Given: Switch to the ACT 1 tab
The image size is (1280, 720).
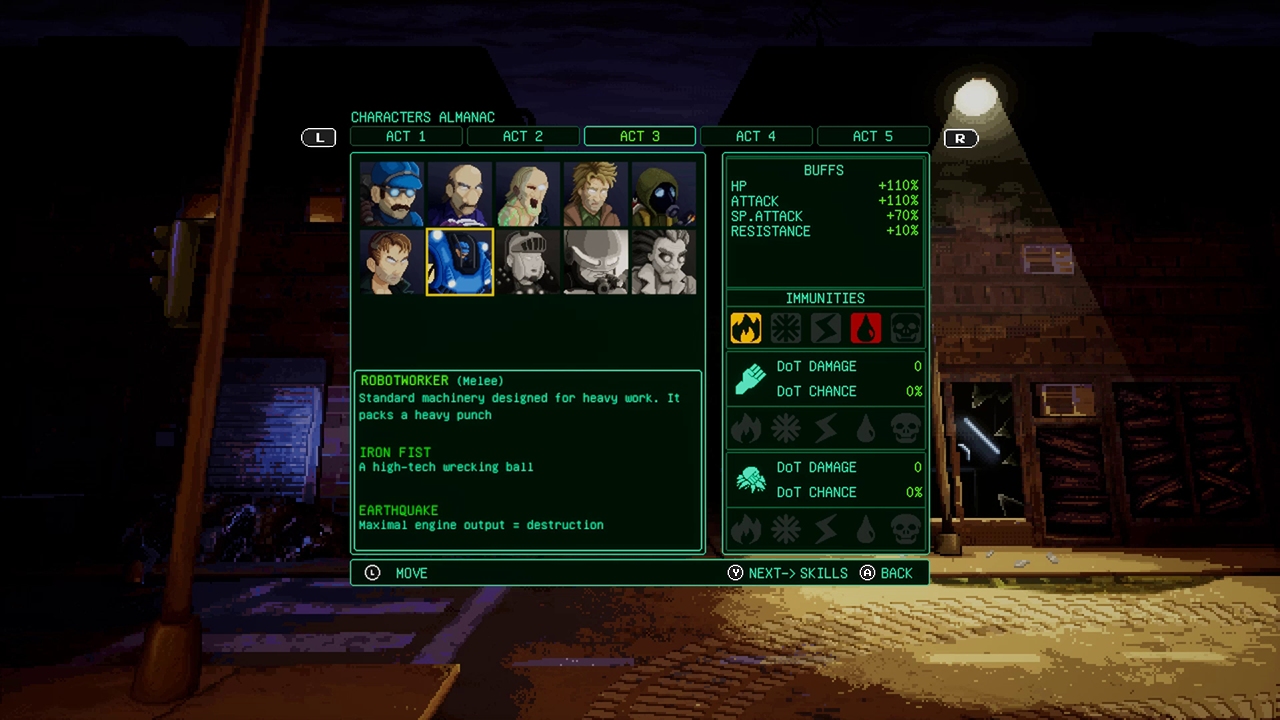Looking at the screenshot, I should [407, 136].
